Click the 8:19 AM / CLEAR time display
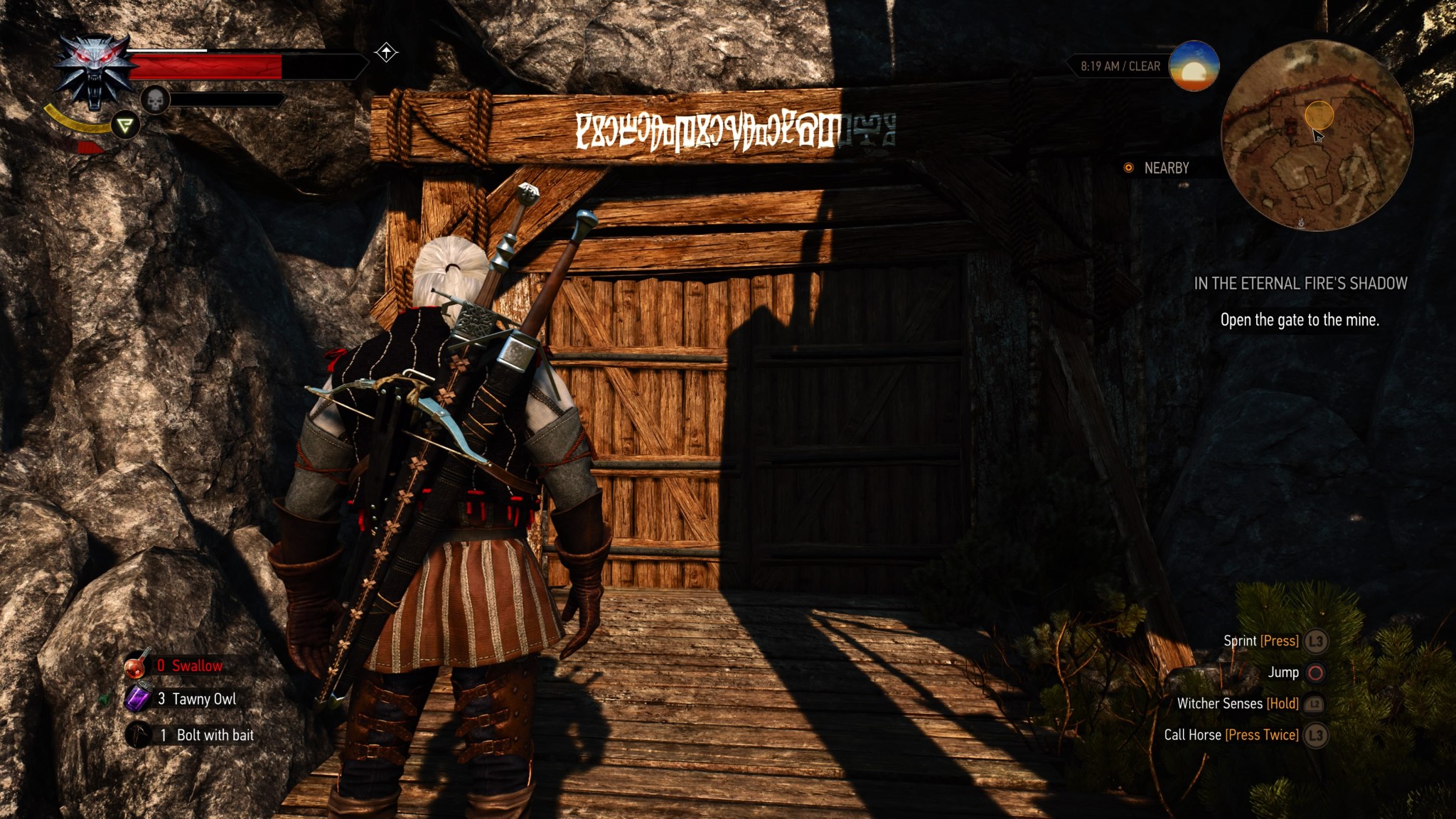The image size is (1456, 819). [x=1119, y=65]
